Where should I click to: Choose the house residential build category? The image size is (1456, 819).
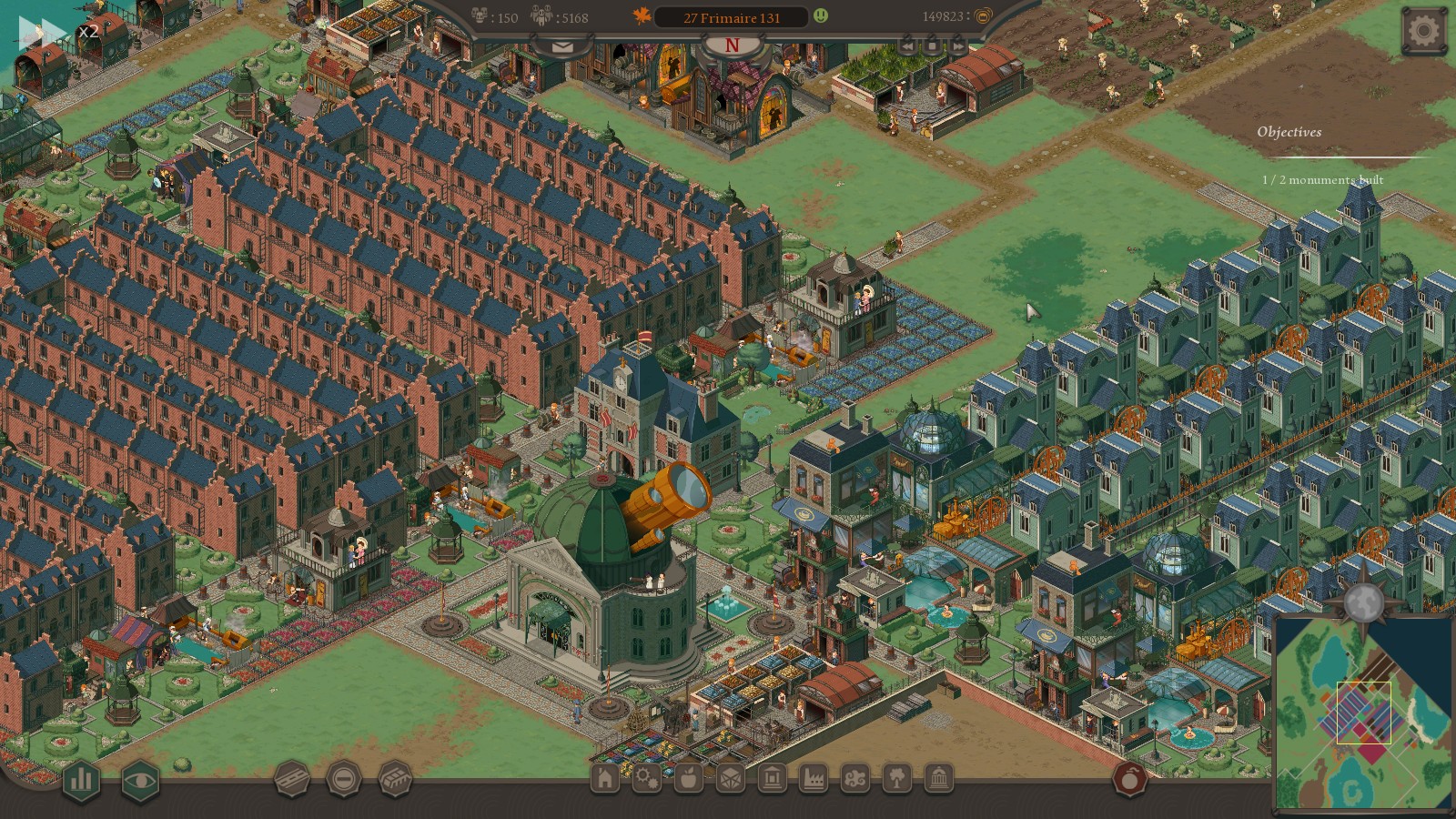(x=604, y=778)
